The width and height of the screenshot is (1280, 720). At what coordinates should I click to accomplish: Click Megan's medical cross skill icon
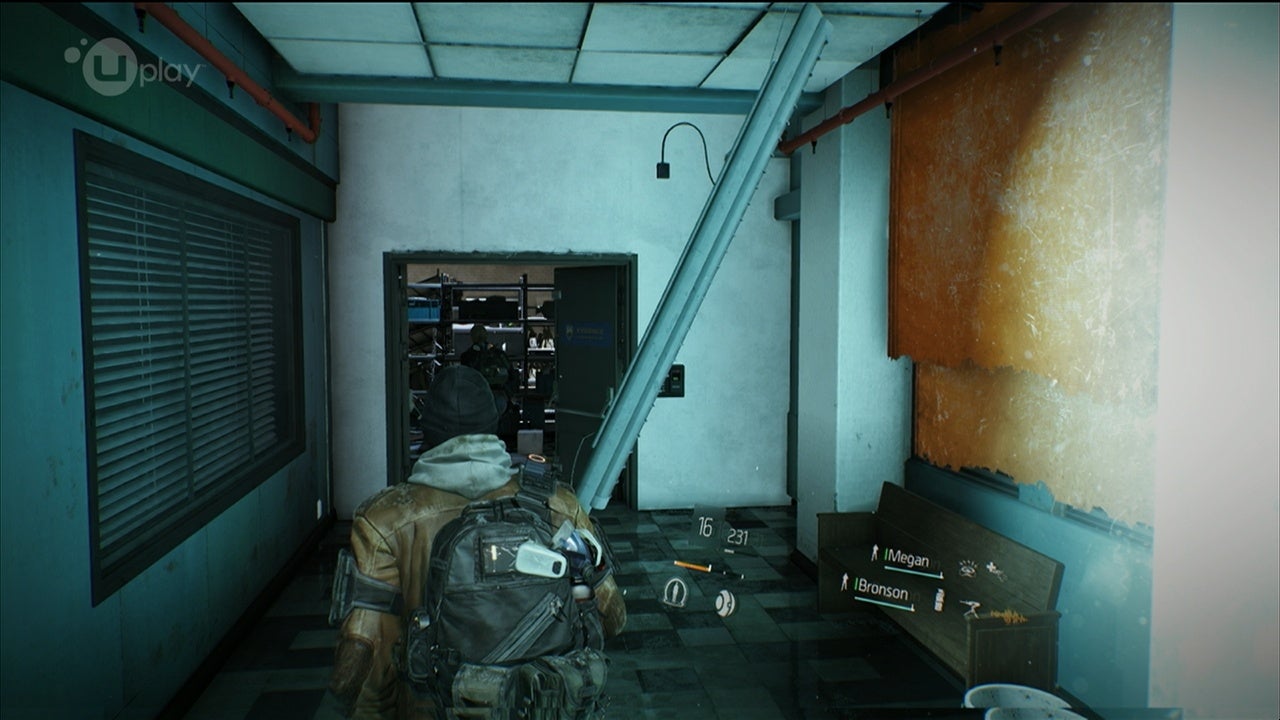996,569
